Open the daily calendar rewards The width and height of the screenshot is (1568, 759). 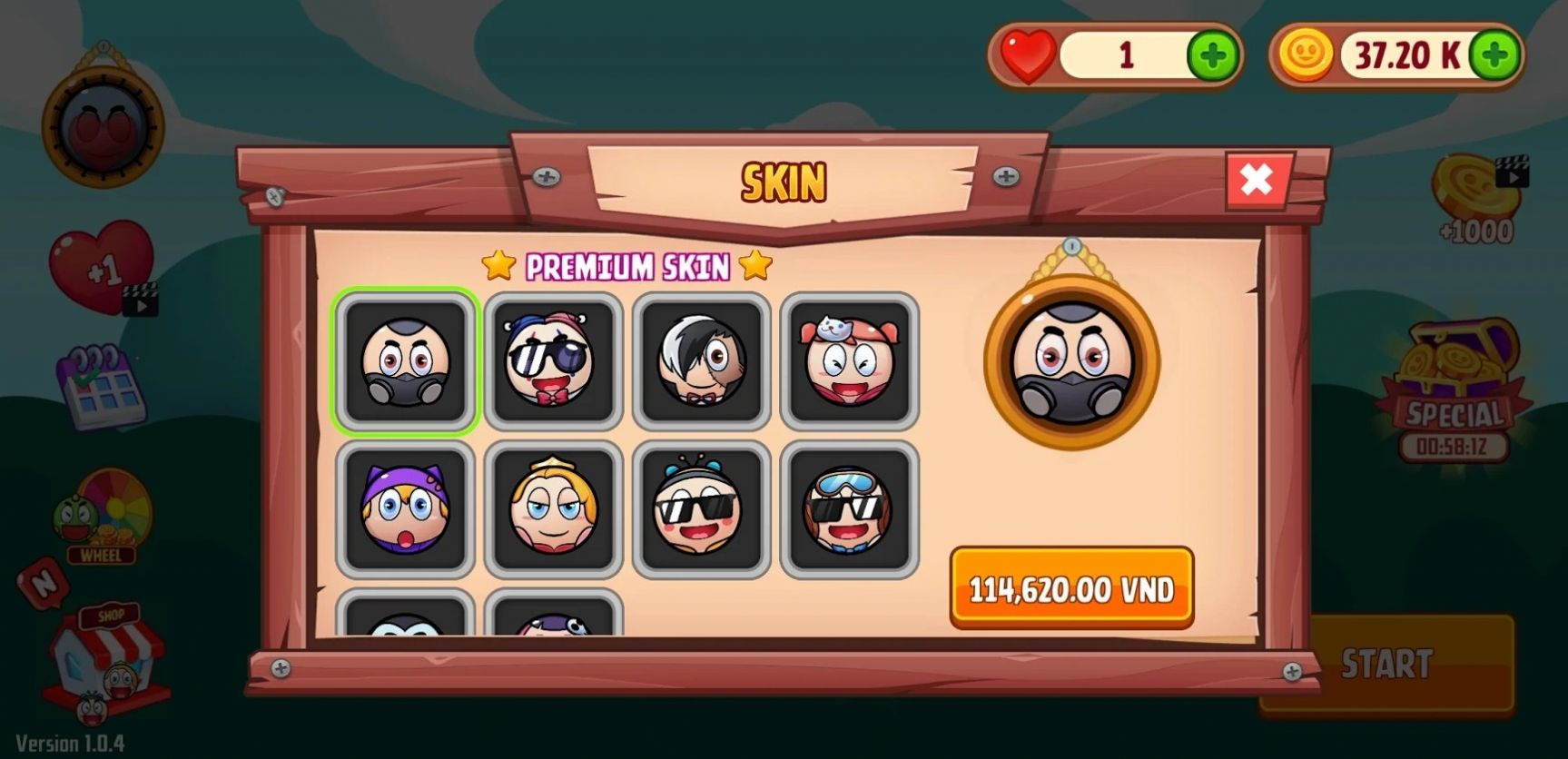[102, 386]
